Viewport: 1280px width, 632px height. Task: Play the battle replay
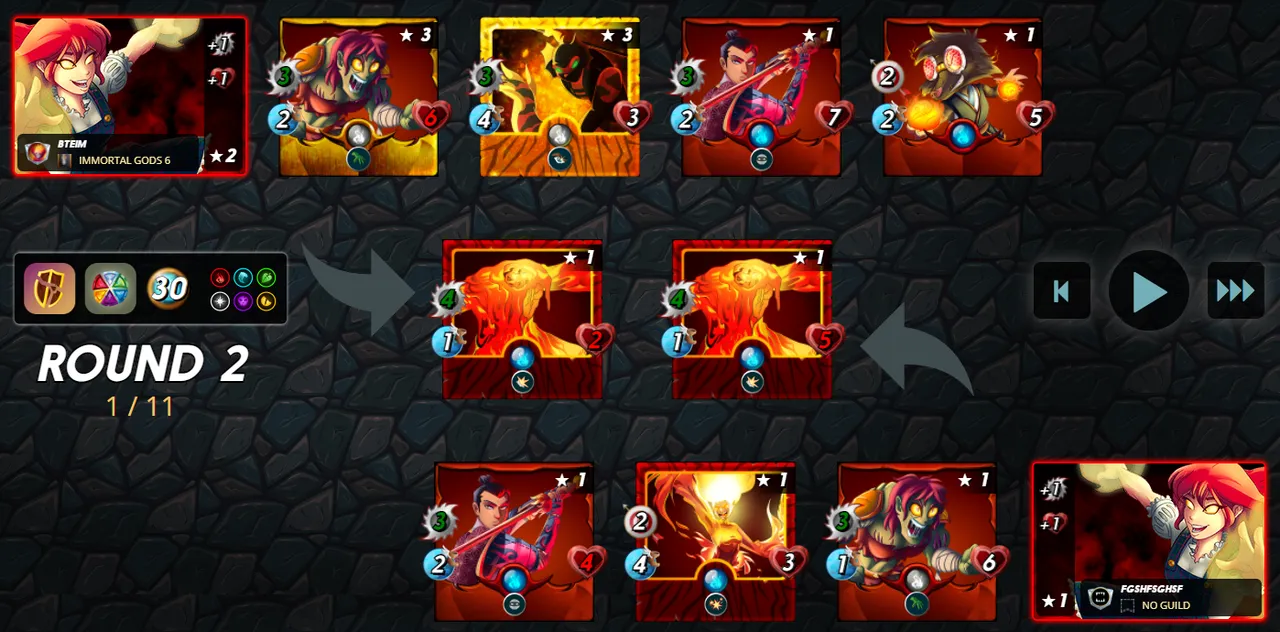1148,291
